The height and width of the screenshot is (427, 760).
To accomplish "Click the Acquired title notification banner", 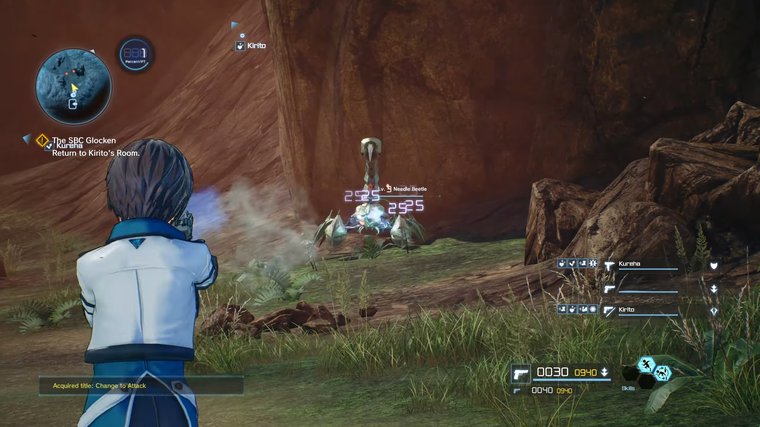I will coord(140,385).
